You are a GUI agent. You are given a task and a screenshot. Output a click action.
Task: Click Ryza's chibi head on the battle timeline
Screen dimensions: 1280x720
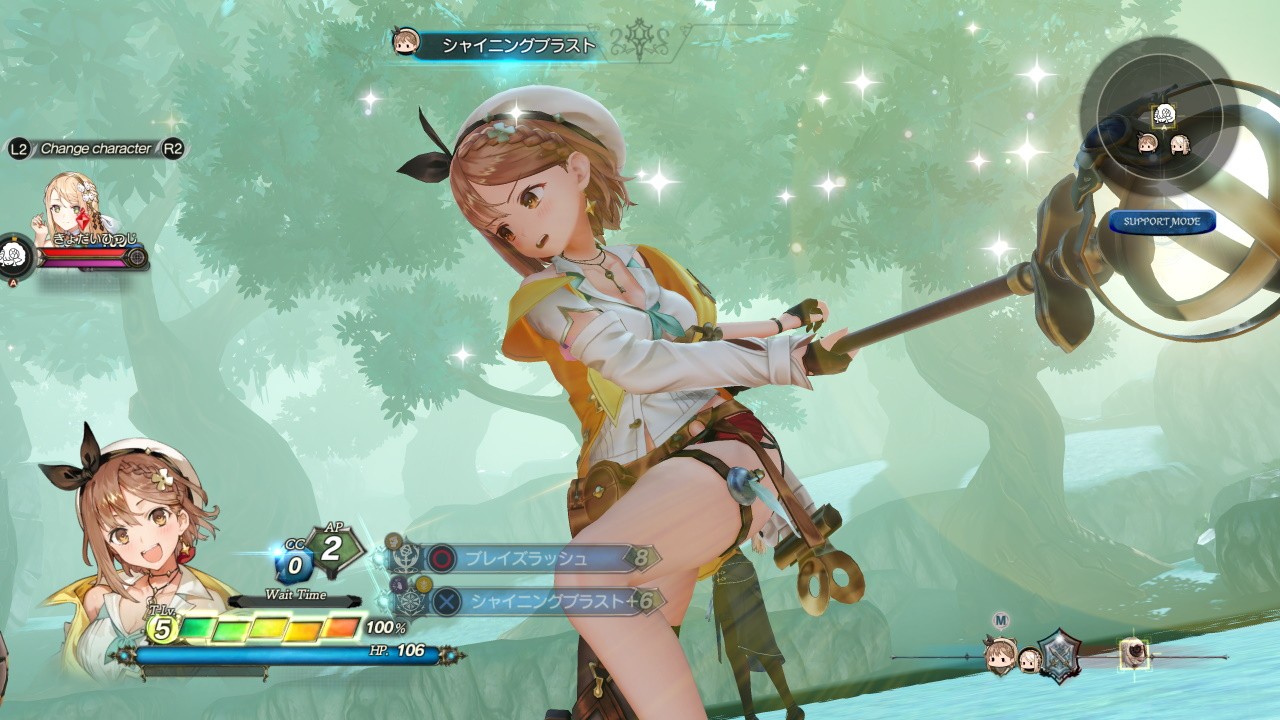click(x=1000, y=657)
